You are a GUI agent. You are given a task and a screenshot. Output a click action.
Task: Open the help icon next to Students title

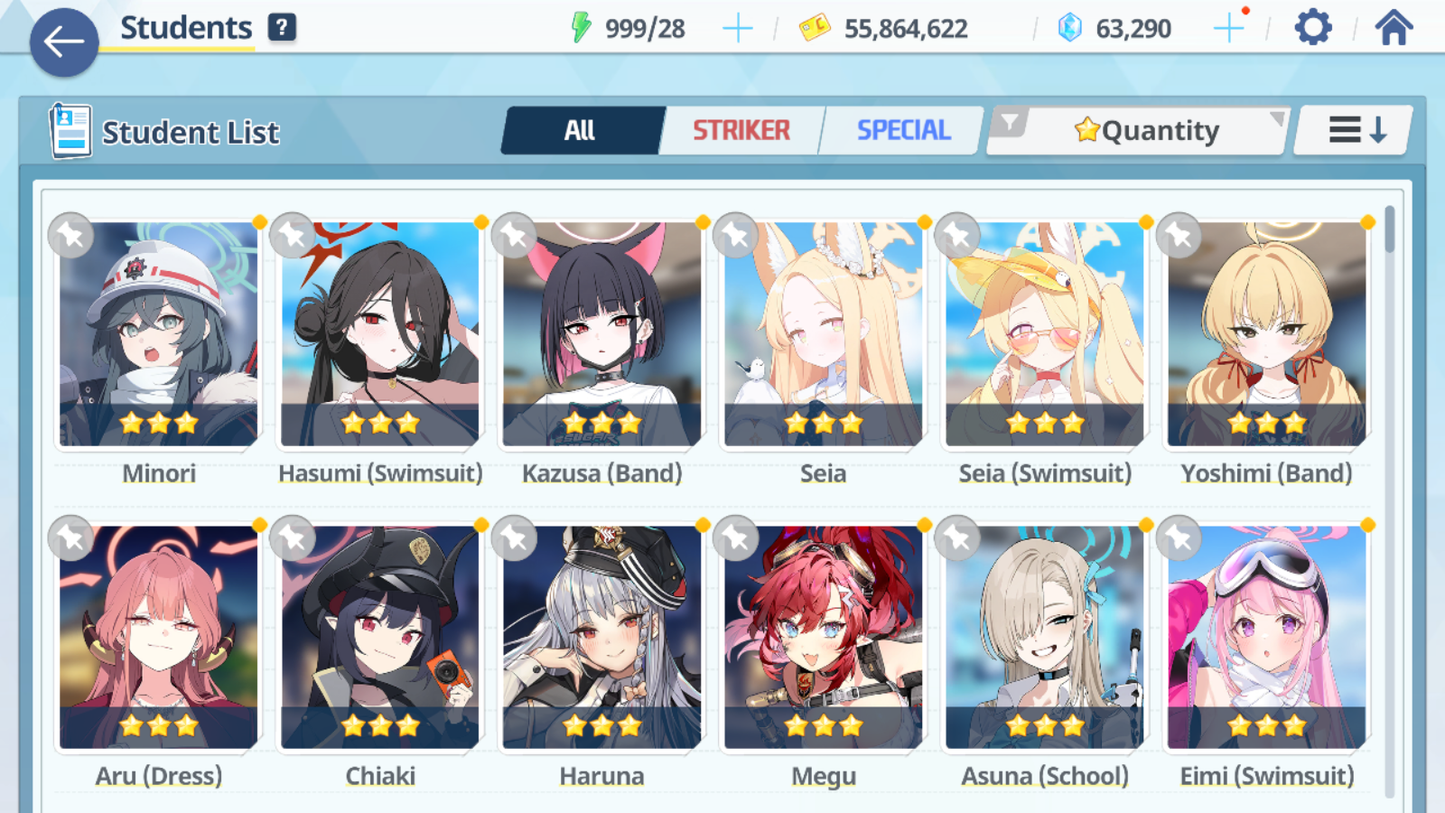click(281, 27)
